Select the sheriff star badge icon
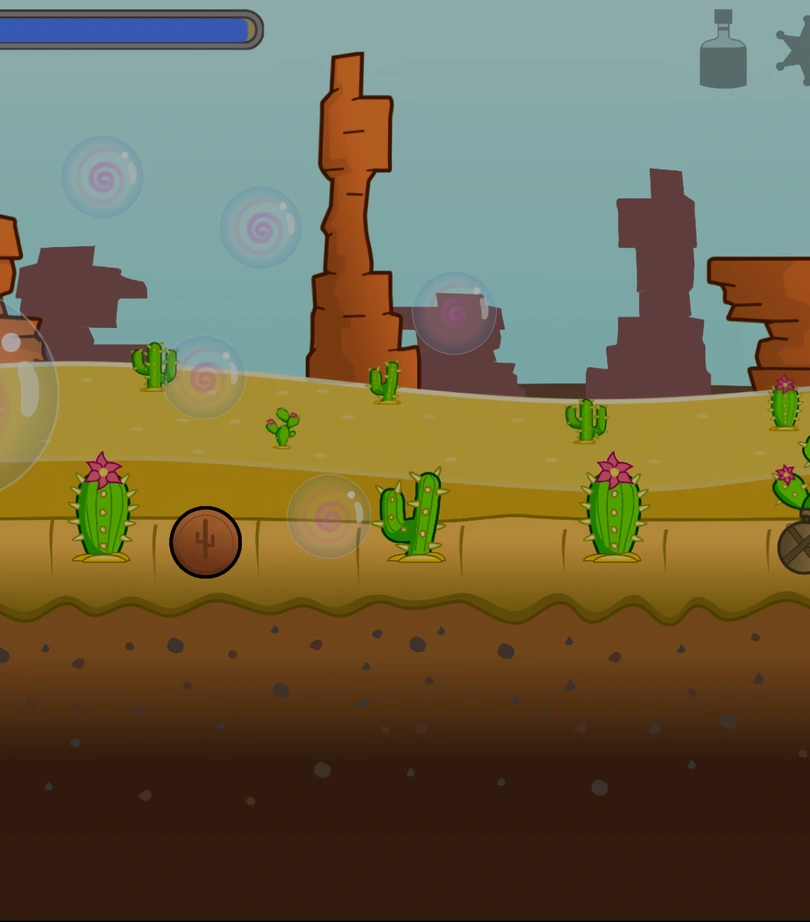 coord(796,50)
